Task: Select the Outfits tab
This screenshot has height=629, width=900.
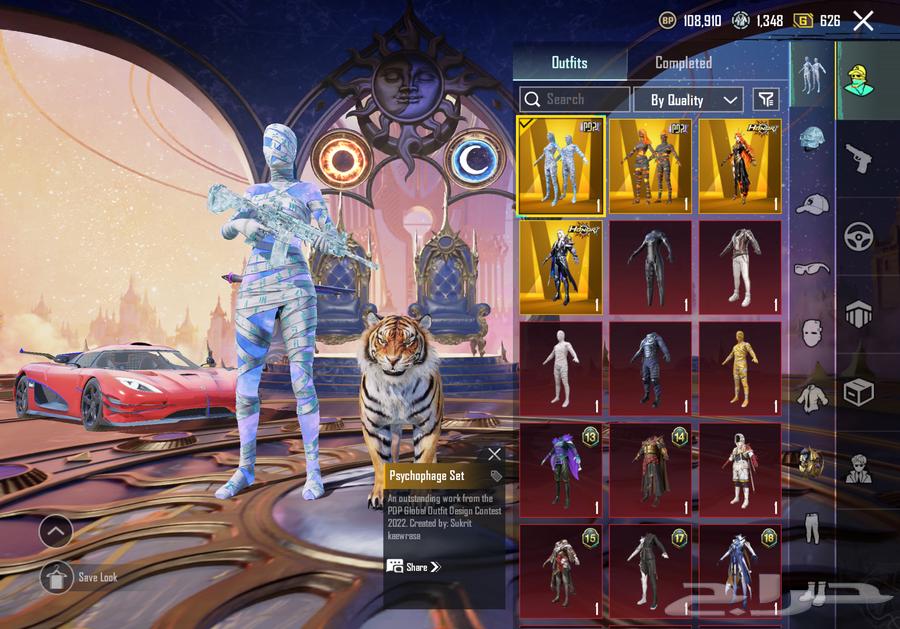Action: [x=570, y=63]
